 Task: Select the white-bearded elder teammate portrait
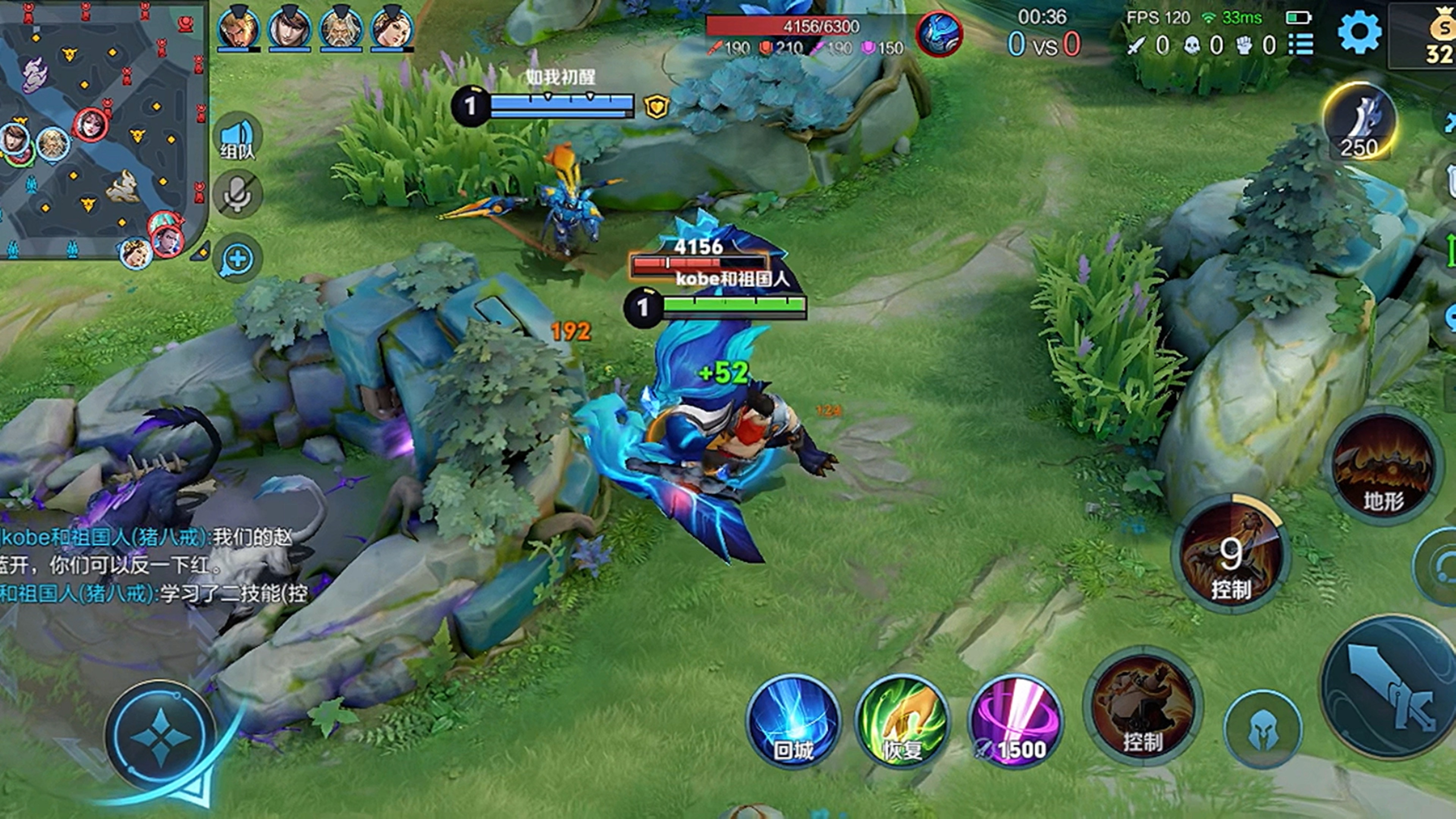tap(341, 28)
